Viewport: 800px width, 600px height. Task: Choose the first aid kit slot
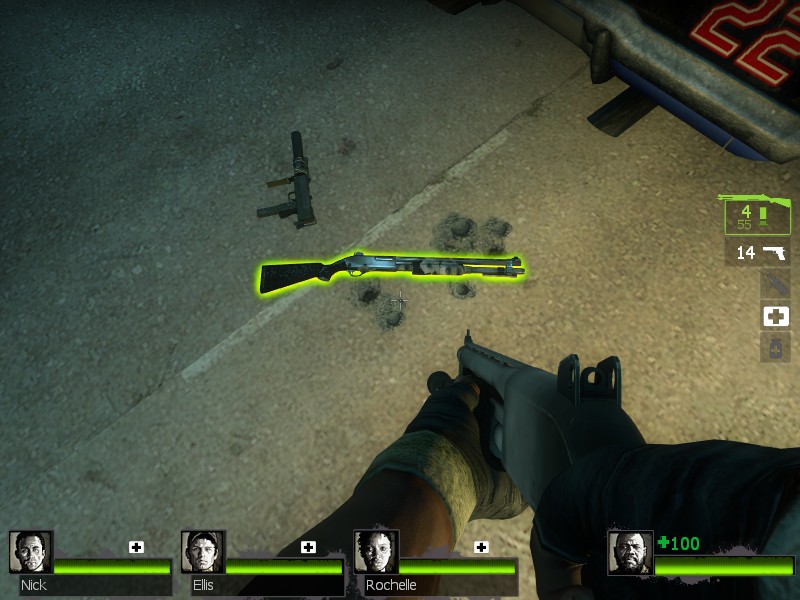(775, 316)
